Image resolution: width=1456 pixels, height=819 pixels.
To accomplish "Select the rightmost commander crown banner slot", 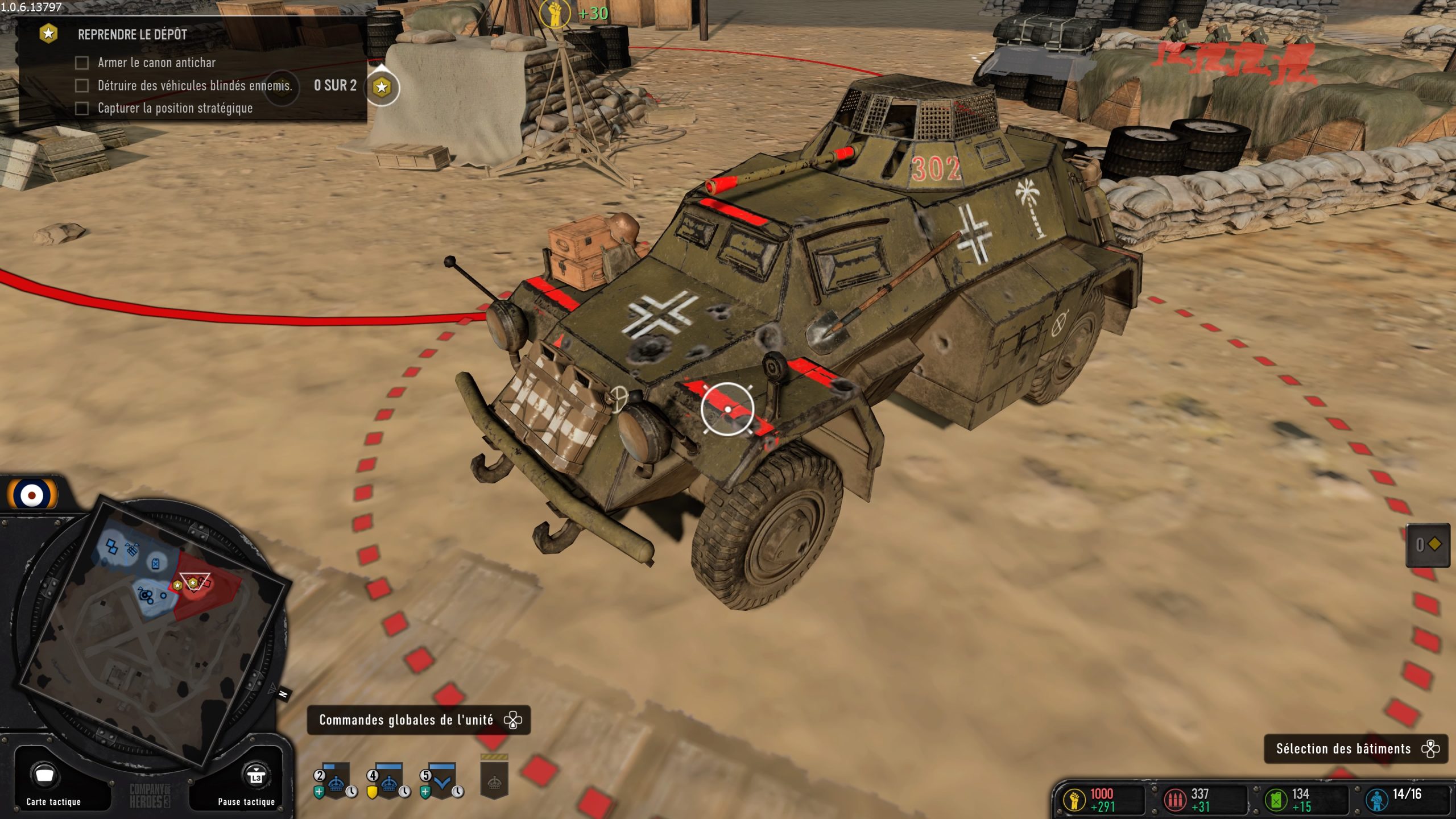I will click(495, 785).
